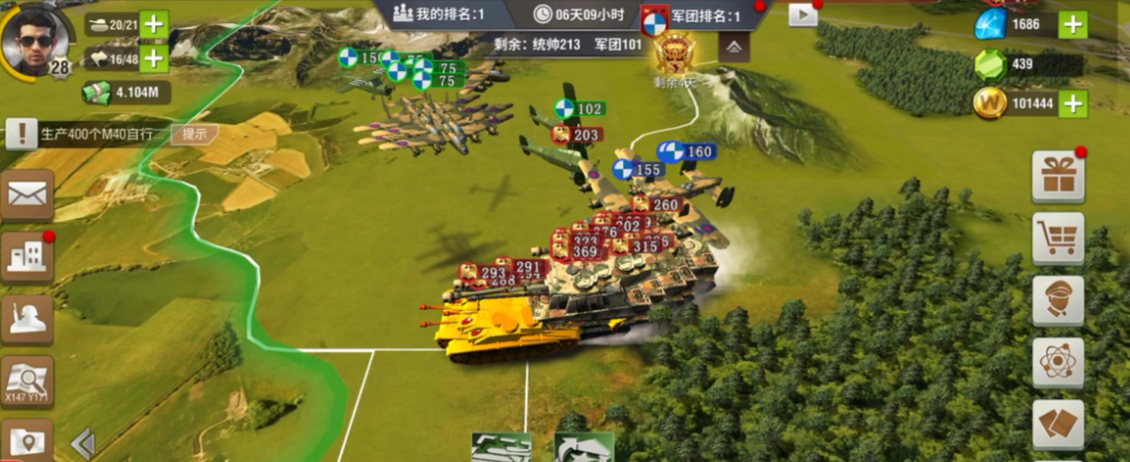Open the gift box rewards

tap(1057, 177)
